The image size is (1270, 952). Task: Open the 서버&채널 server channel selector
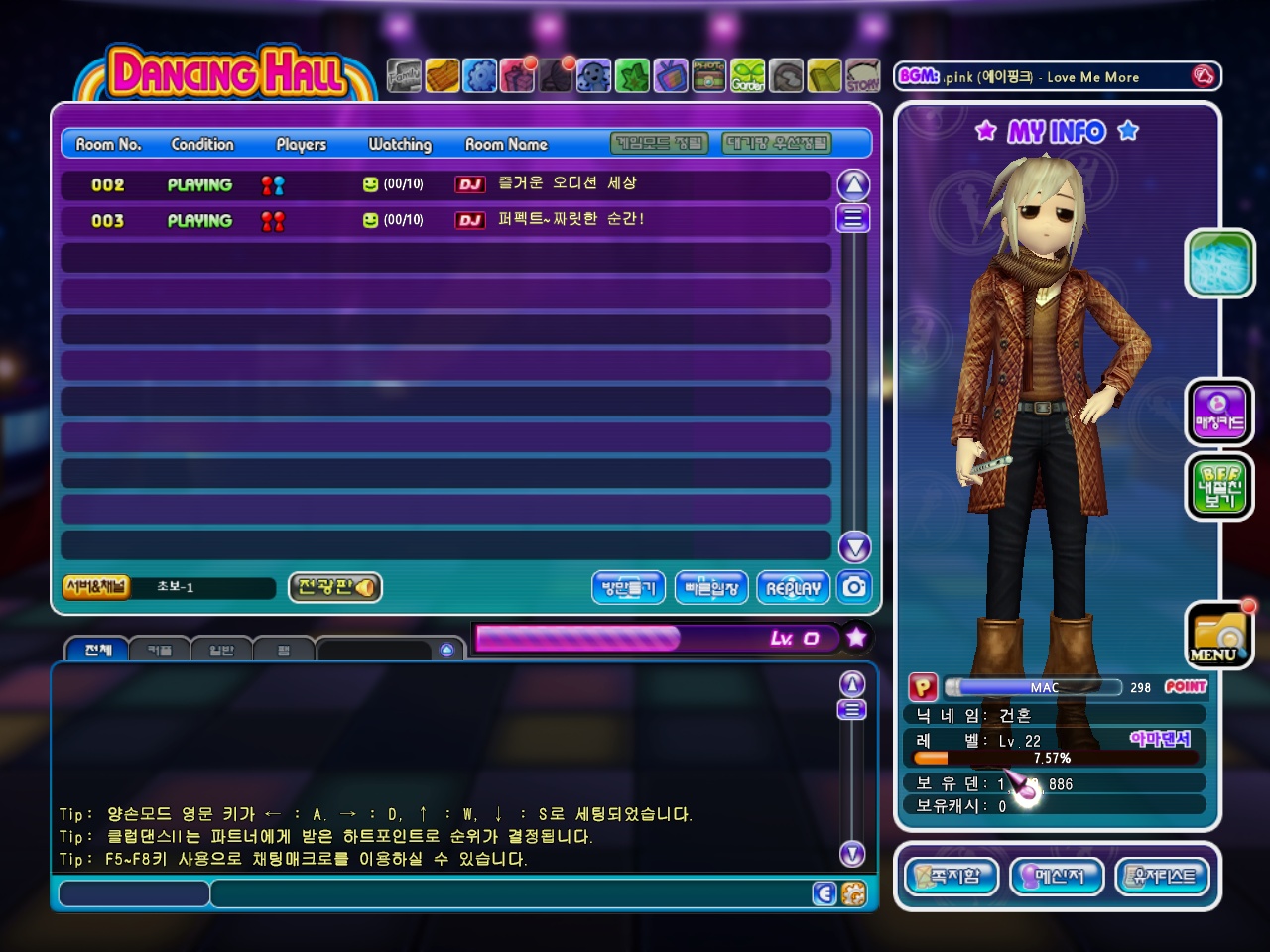click(96, 587)
